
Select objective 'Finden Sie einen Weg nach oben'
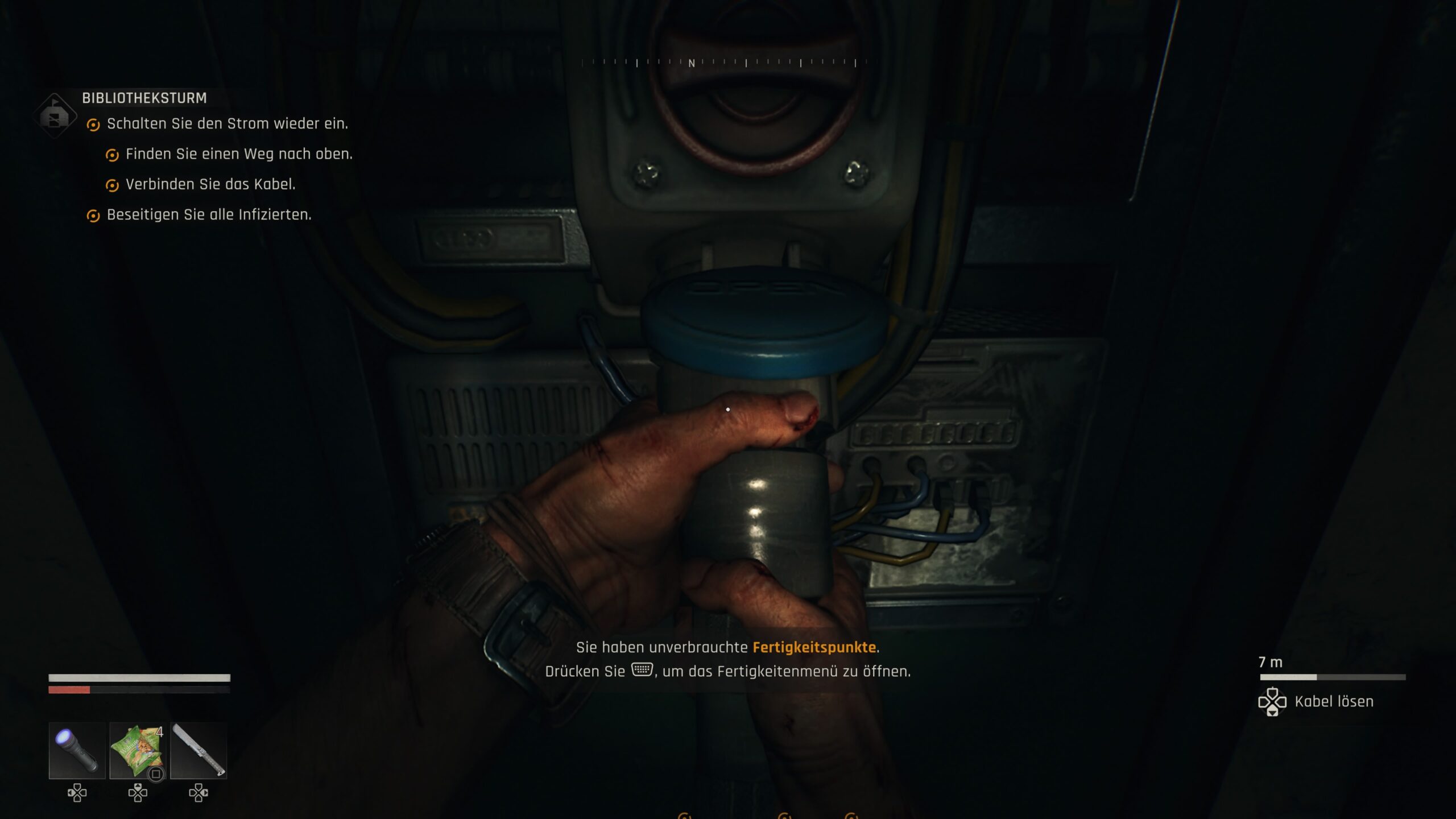point(239,154)
